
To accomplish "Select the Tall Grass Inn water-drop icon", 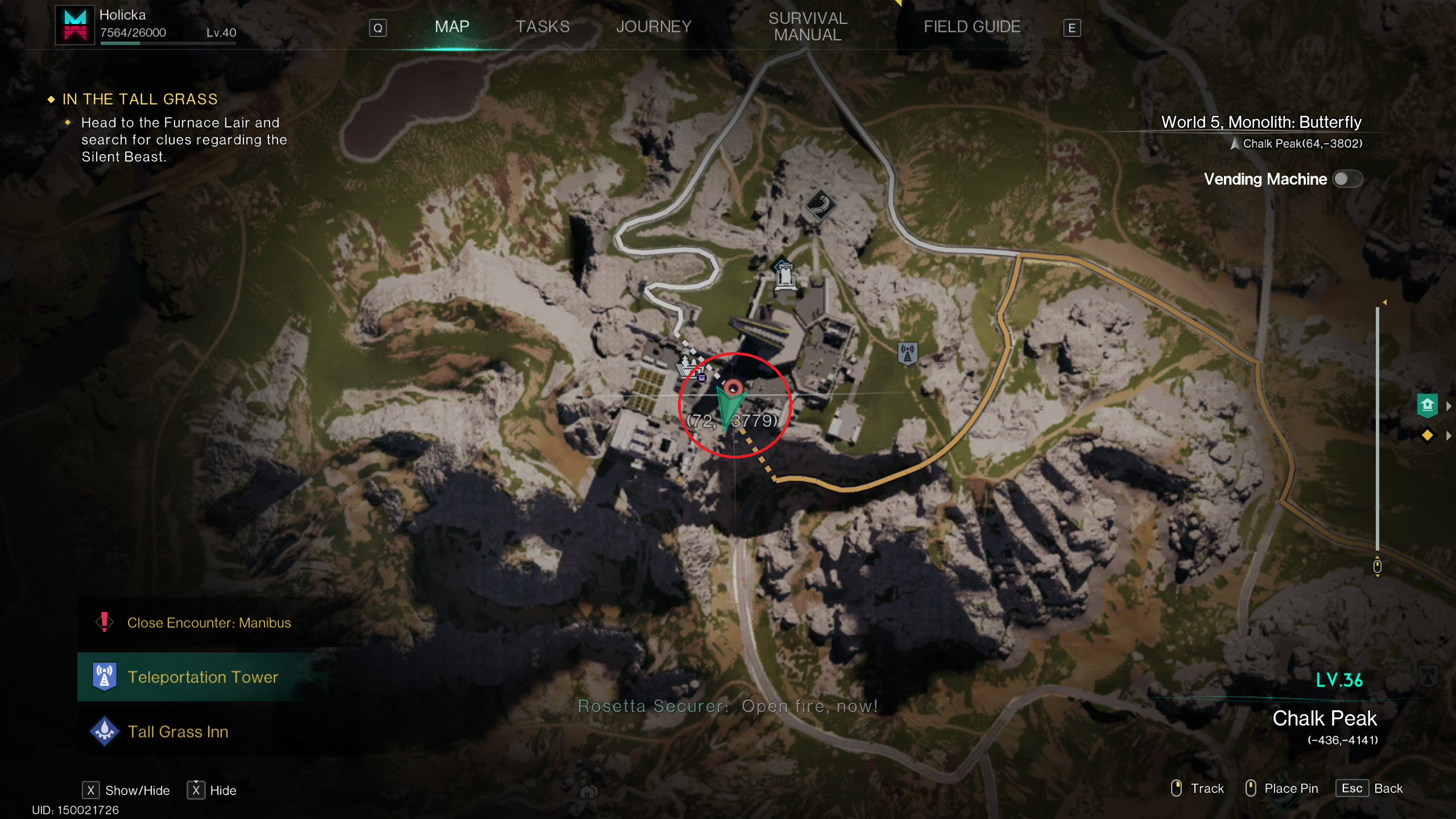I will (x=104, y=731).
